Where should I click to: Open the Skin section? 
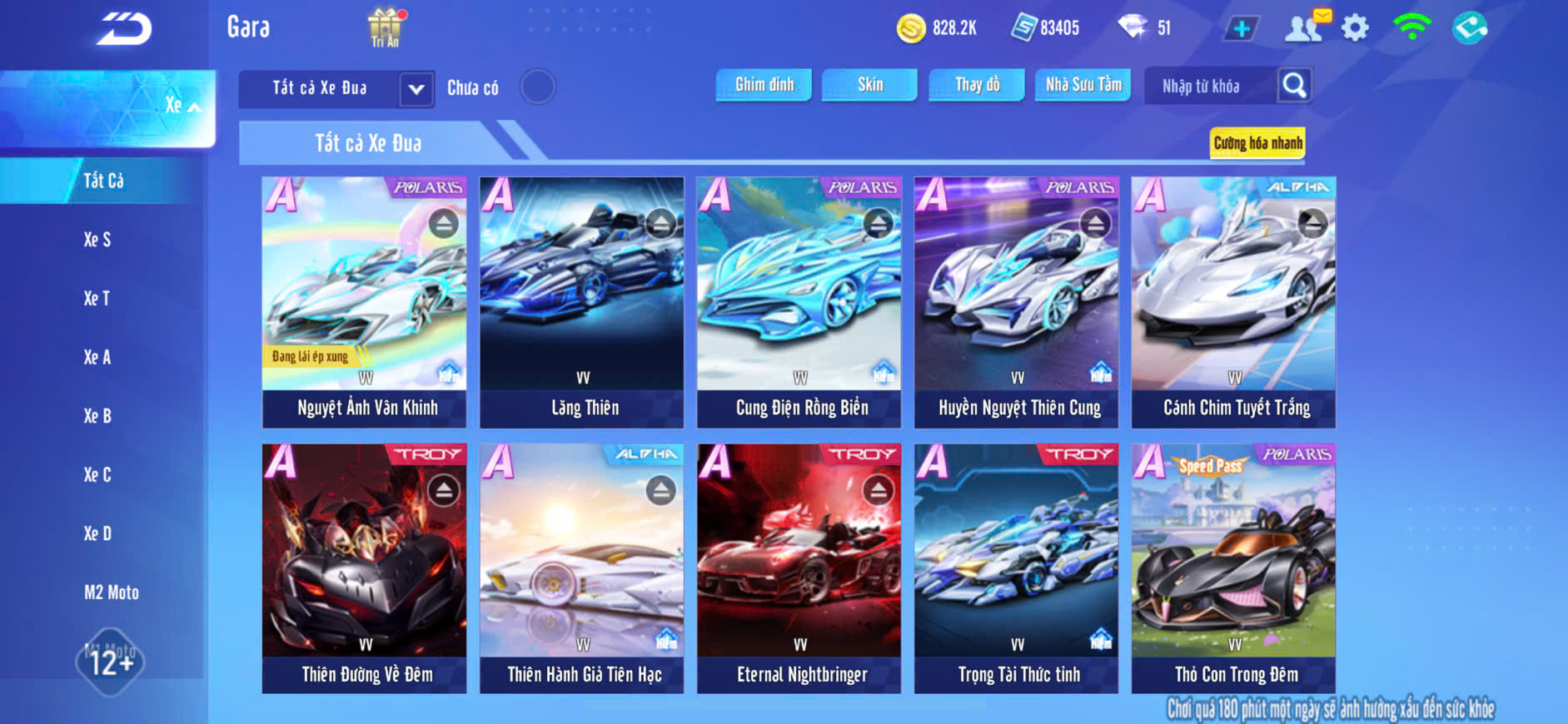click(x=869, y=85)
